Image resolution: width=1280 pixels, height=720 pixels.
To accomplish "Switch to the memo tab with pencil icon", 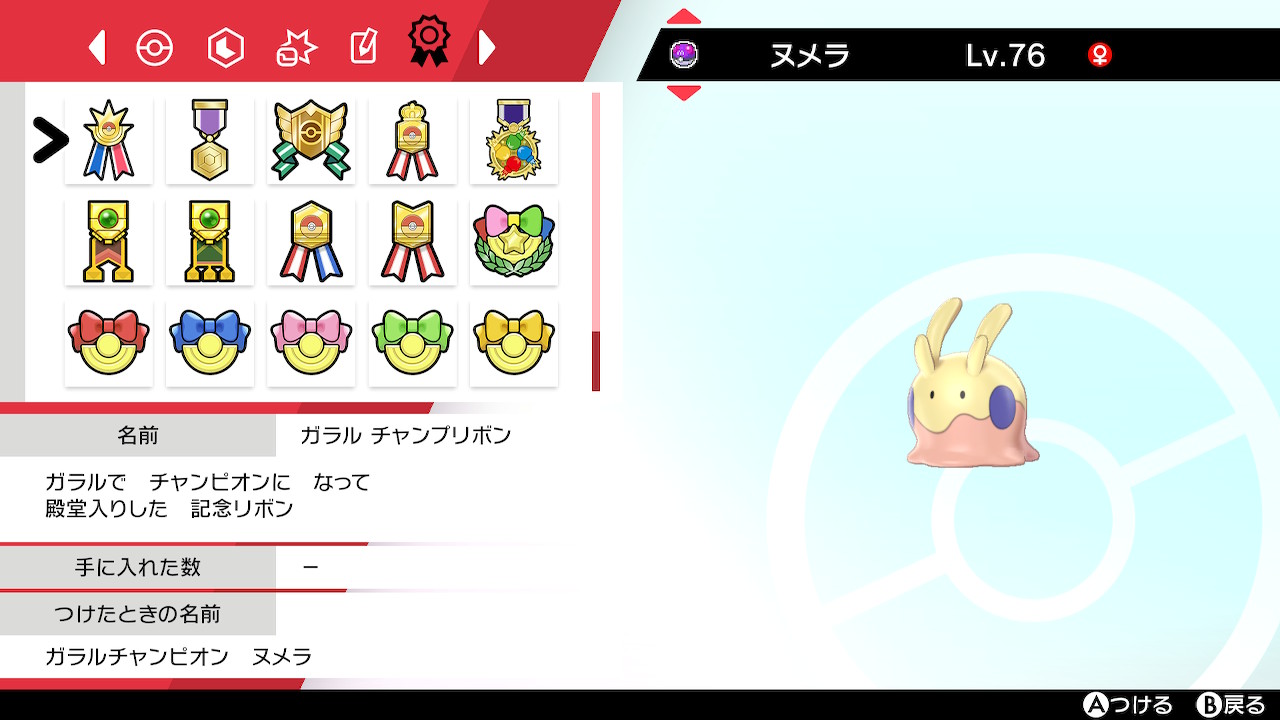I will 362,45.
